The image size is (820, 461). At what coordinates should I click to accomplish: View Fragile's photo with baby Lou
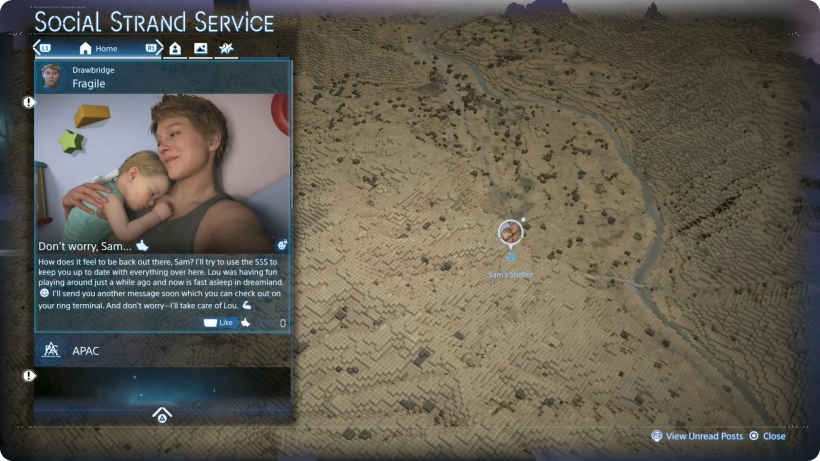tap(163, 170)
